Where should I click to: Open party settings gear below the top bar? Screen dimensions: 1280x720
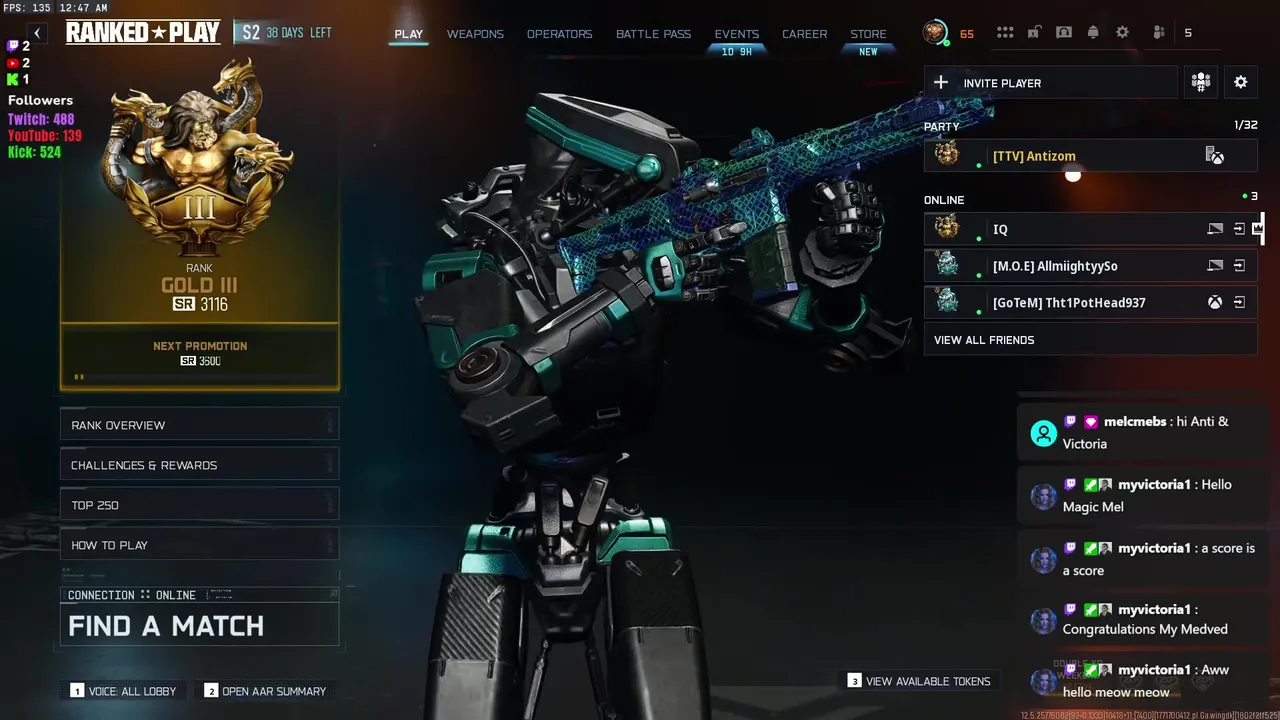(1240, 83)
